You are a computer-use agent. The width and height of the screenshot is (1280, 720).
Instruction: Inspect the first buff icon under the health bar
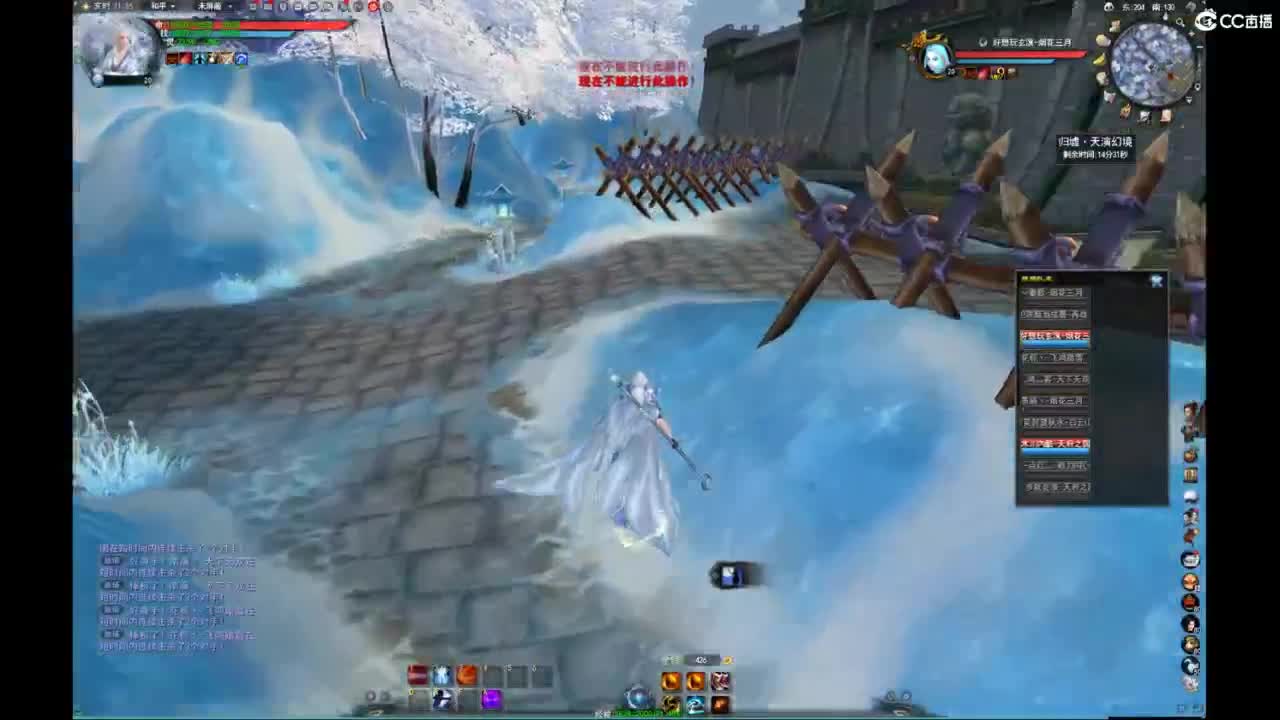pos(170,58)
